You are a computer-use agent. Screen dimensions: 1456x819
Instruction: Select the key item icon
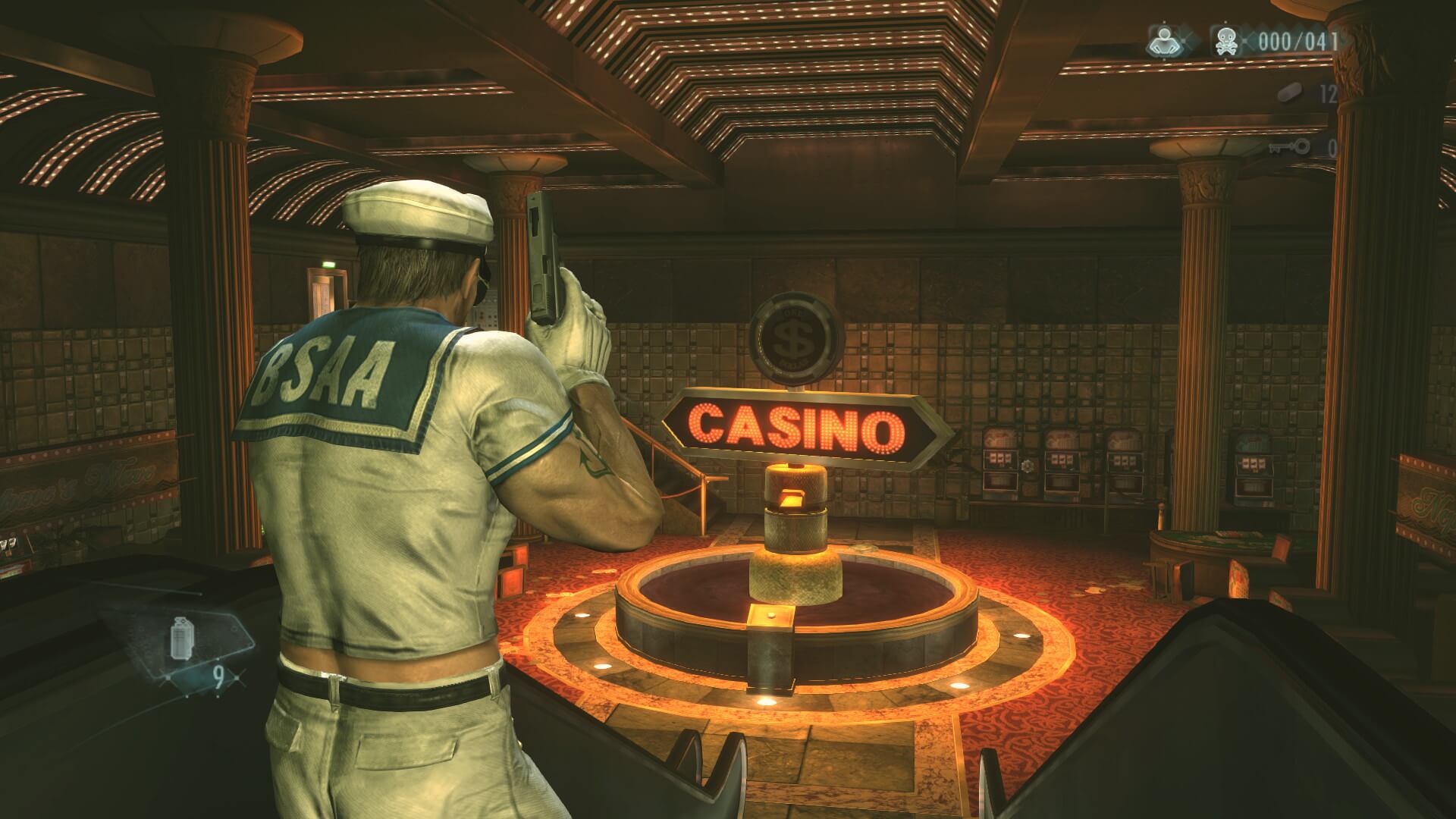(x=1289, y=146)
